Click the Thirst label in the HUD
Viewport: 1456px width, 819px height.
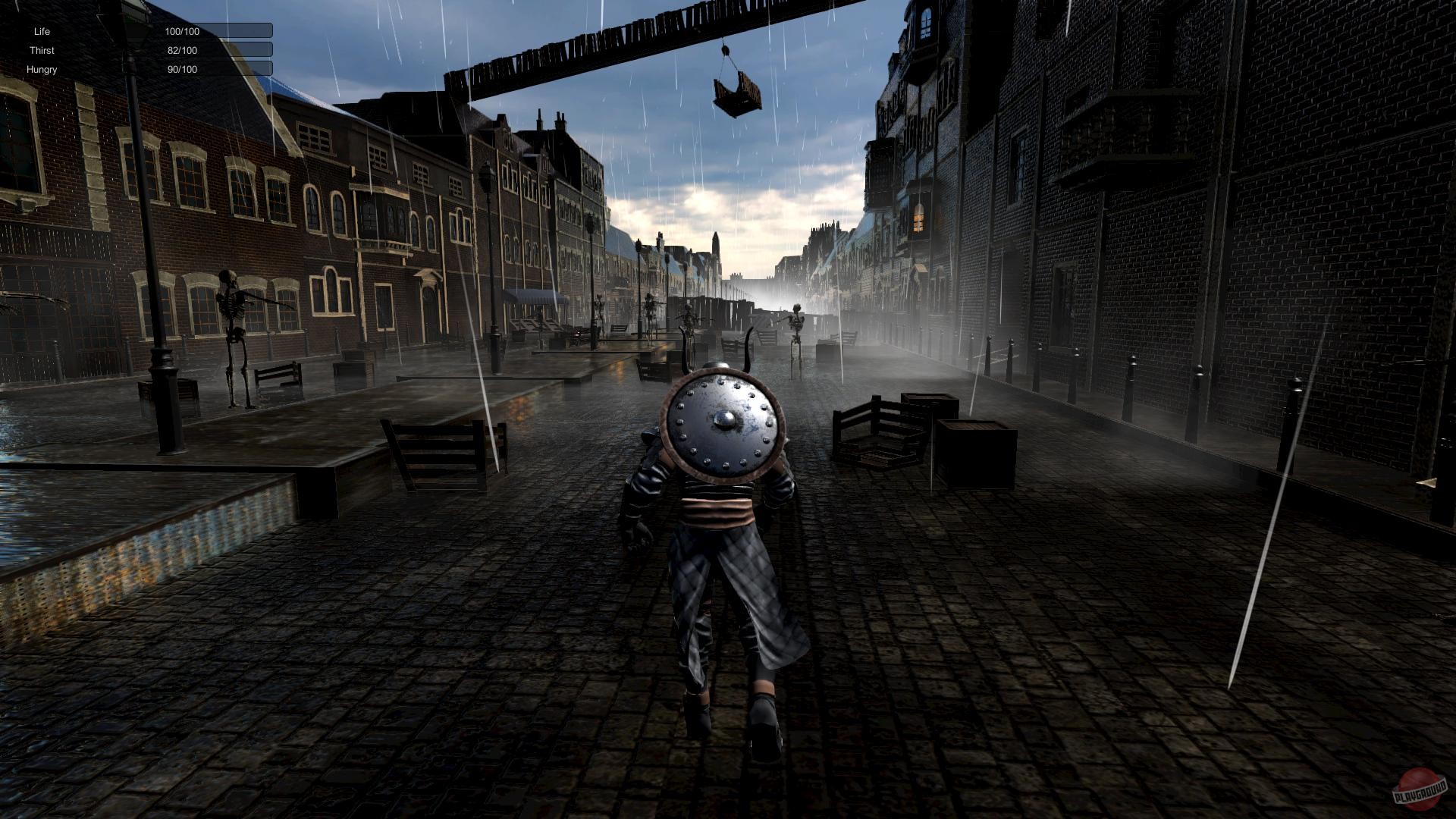tap(43, 50)
